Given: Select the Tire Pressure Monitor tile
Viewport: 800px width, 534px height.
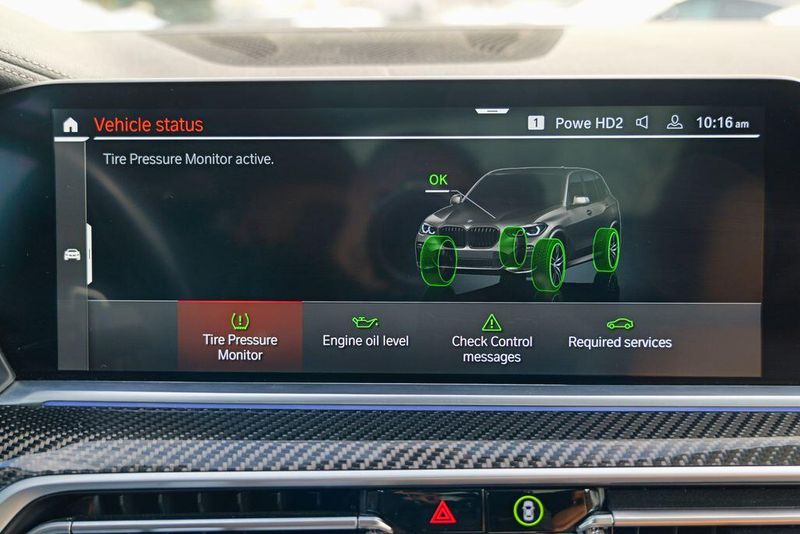Looking at the screenshot, I should pos(240,336).
